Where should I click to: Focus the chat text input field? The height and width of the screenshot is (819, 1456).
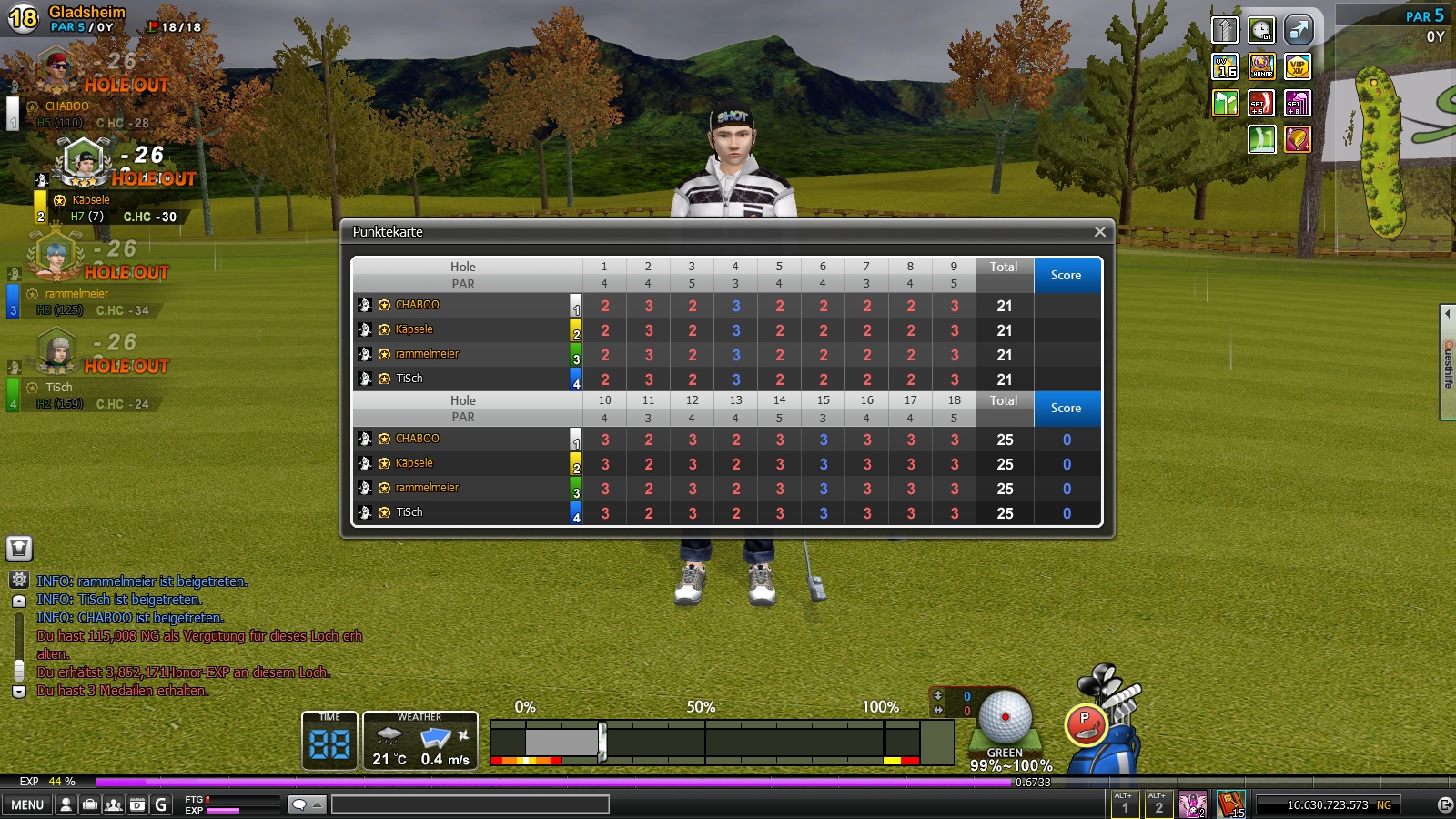click(x=470, y=804)
